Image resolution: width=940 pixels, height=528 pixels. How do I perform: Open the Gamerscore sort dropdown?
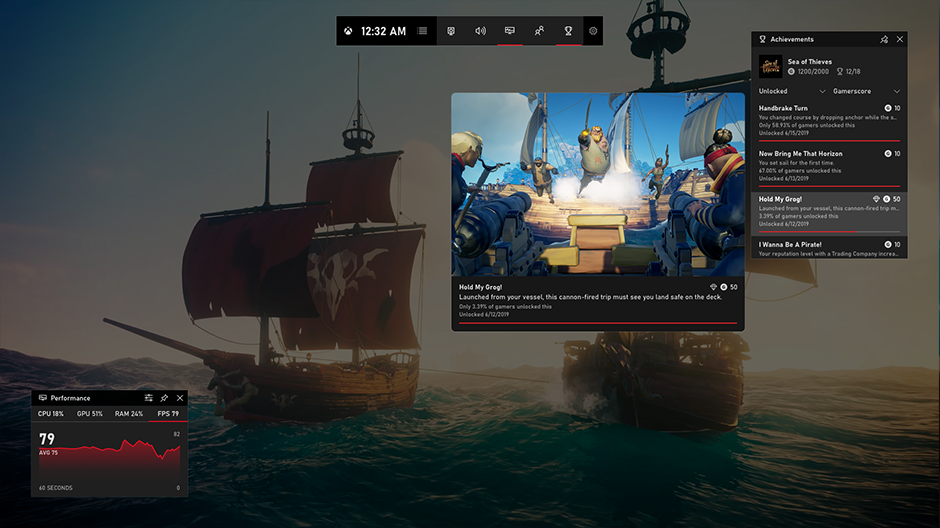pos(867,91)
